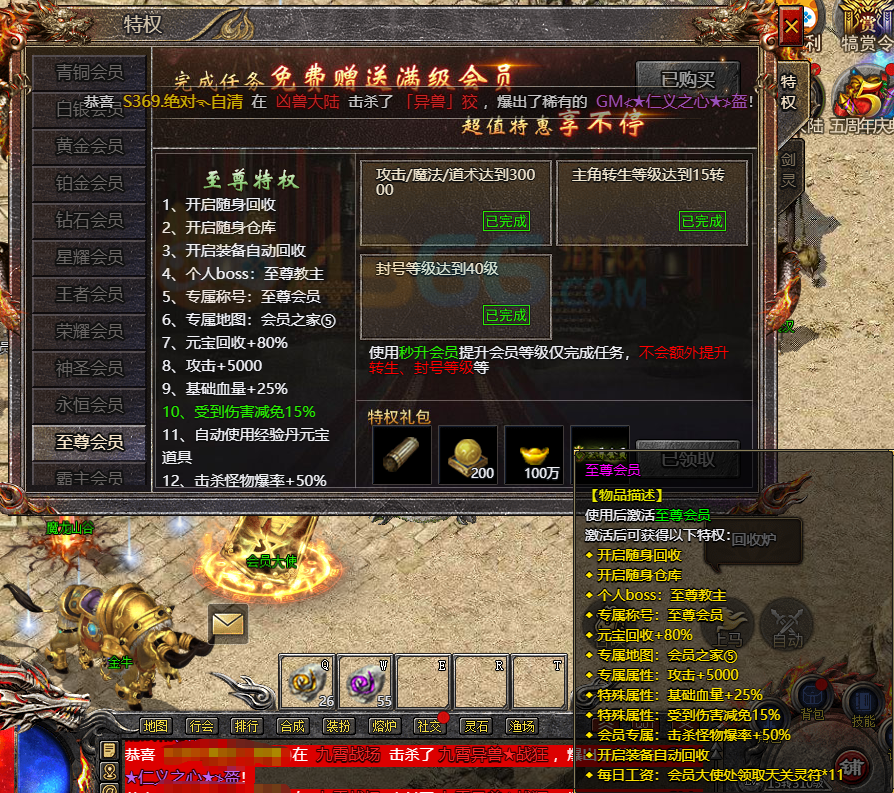The width and height of the screenshot is (894, 793).
Task: Click the 已购买 button
Action: [688, 79]
